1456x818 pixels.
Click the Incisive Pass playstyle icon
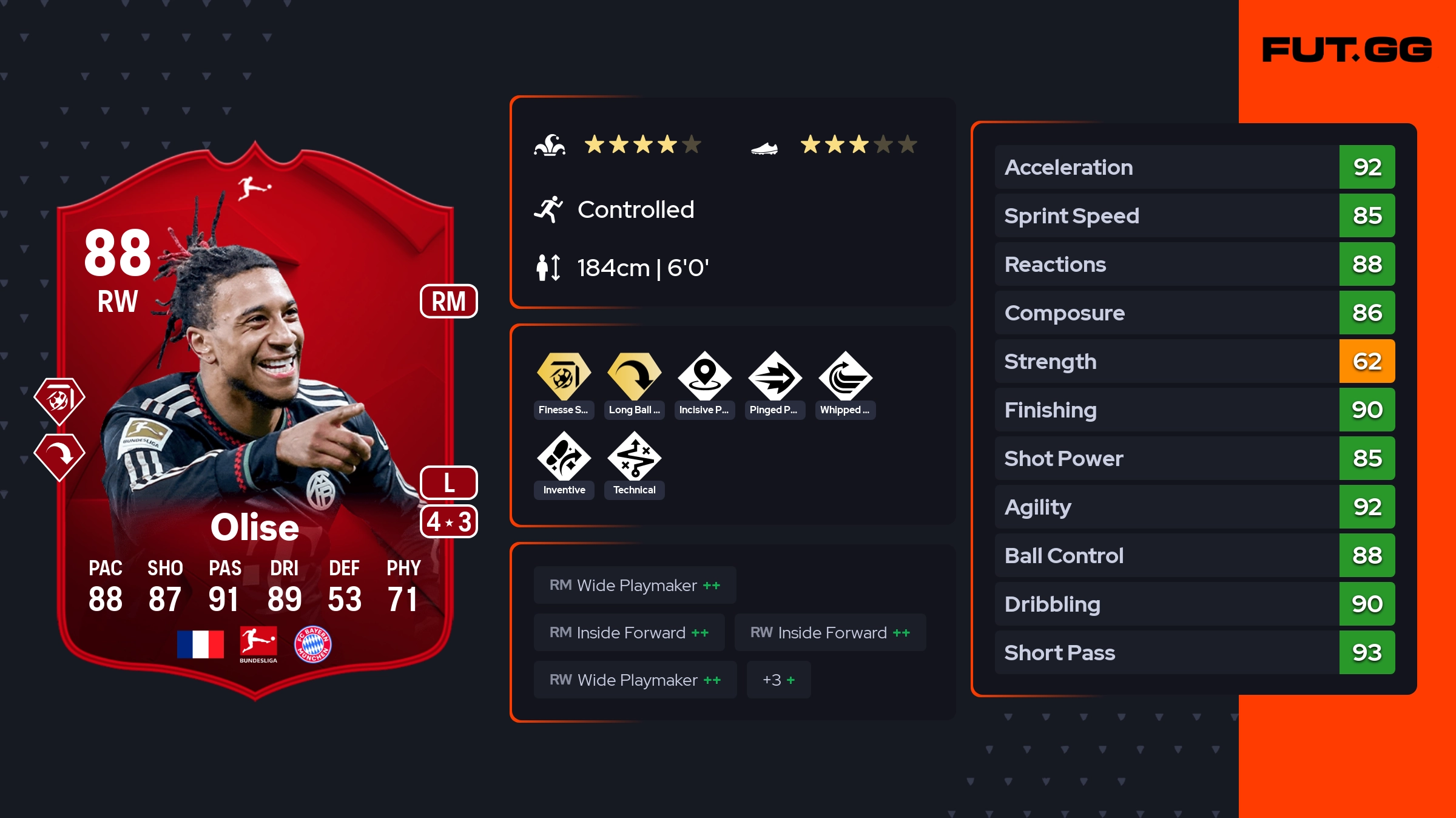coord(704,377)
